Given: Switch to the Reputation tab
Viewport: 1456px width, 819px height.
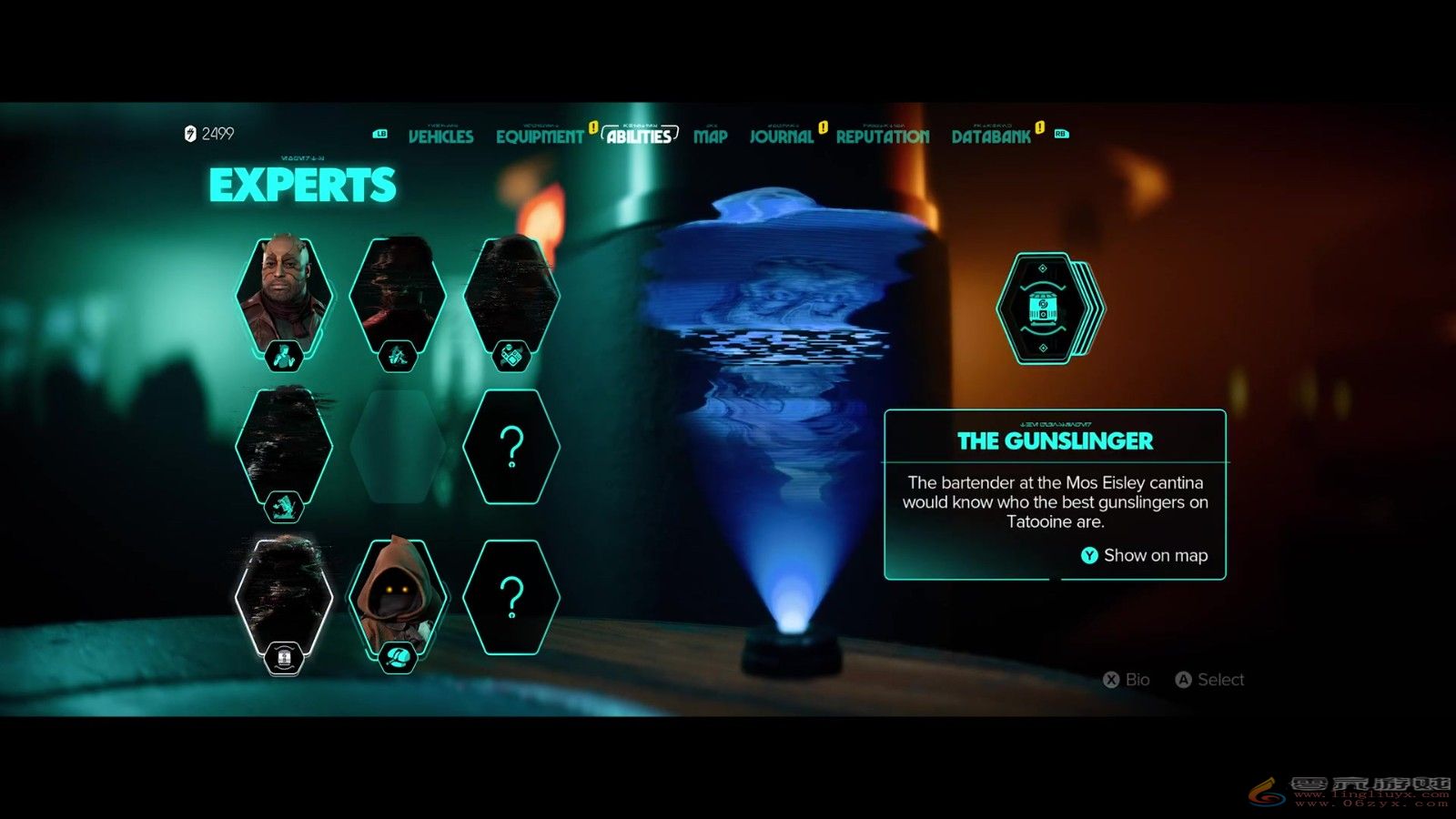Looking at the screenshot, I should tap(882, 136).
